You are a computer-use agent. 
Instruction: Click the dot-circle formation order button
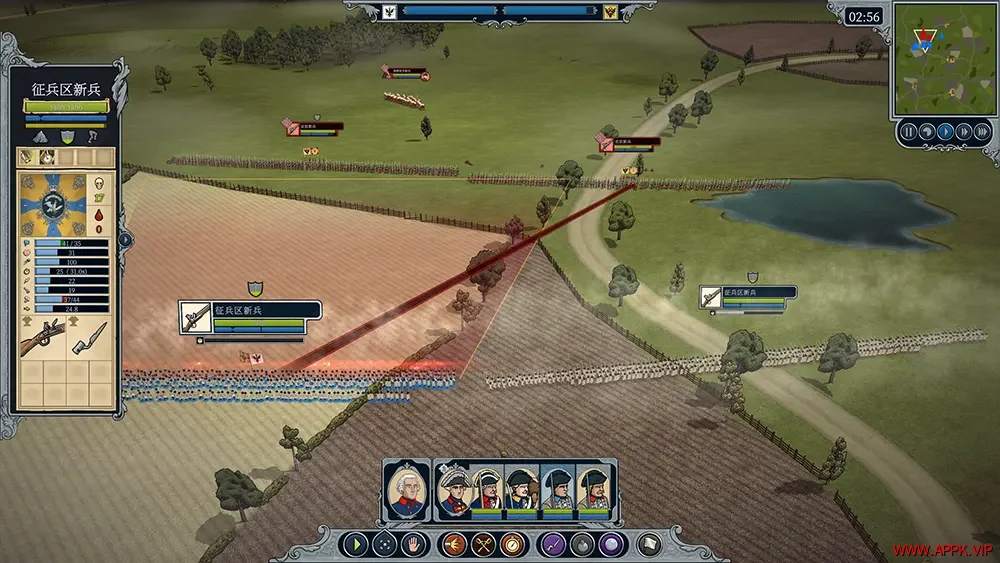click(x=383, y=545)
